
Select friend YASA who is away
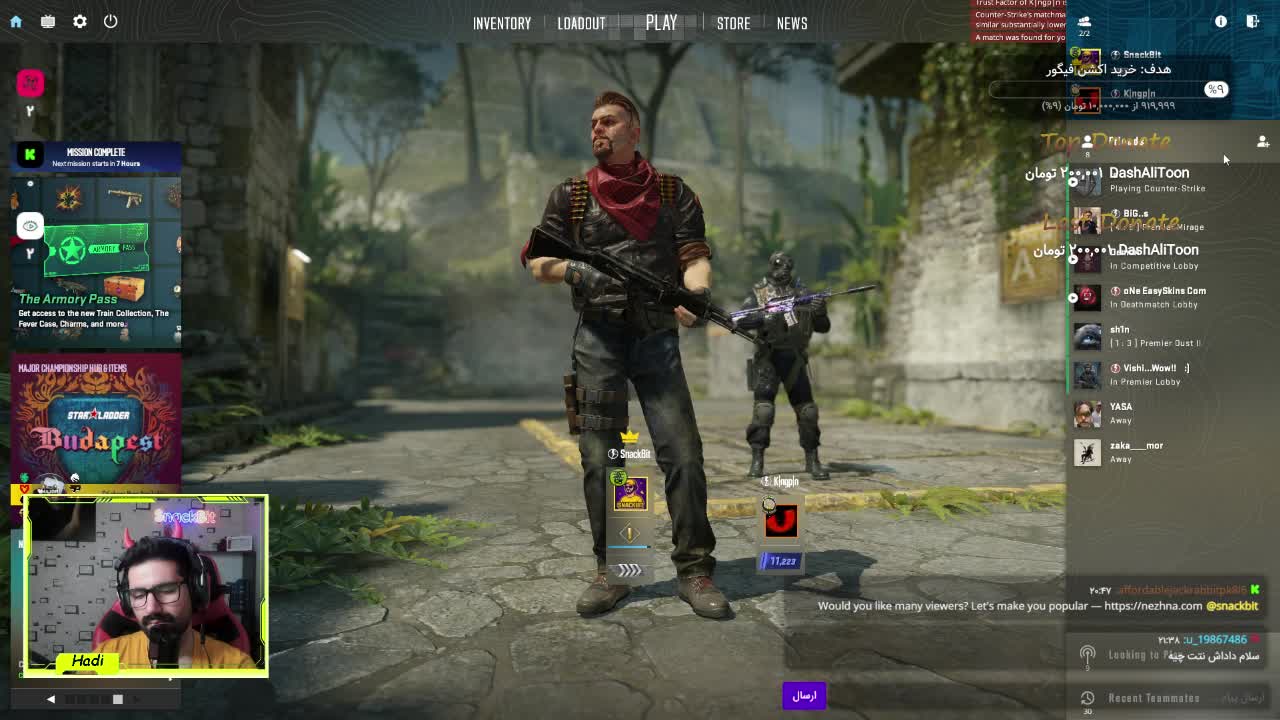click(x=1120, y=413)
